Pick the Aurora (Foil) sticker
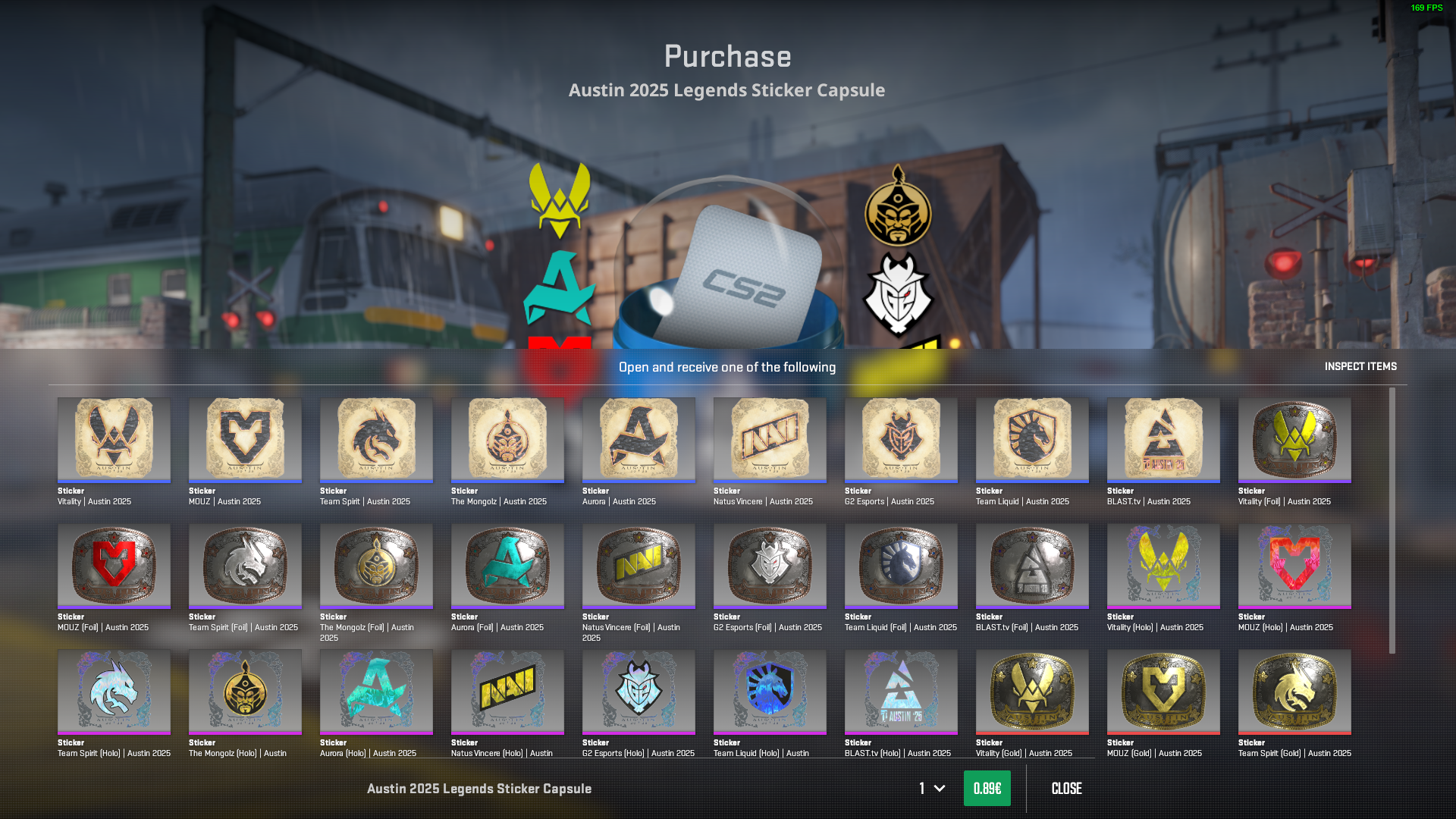The height and width of the screenshot is (819, 1456). 507,566
